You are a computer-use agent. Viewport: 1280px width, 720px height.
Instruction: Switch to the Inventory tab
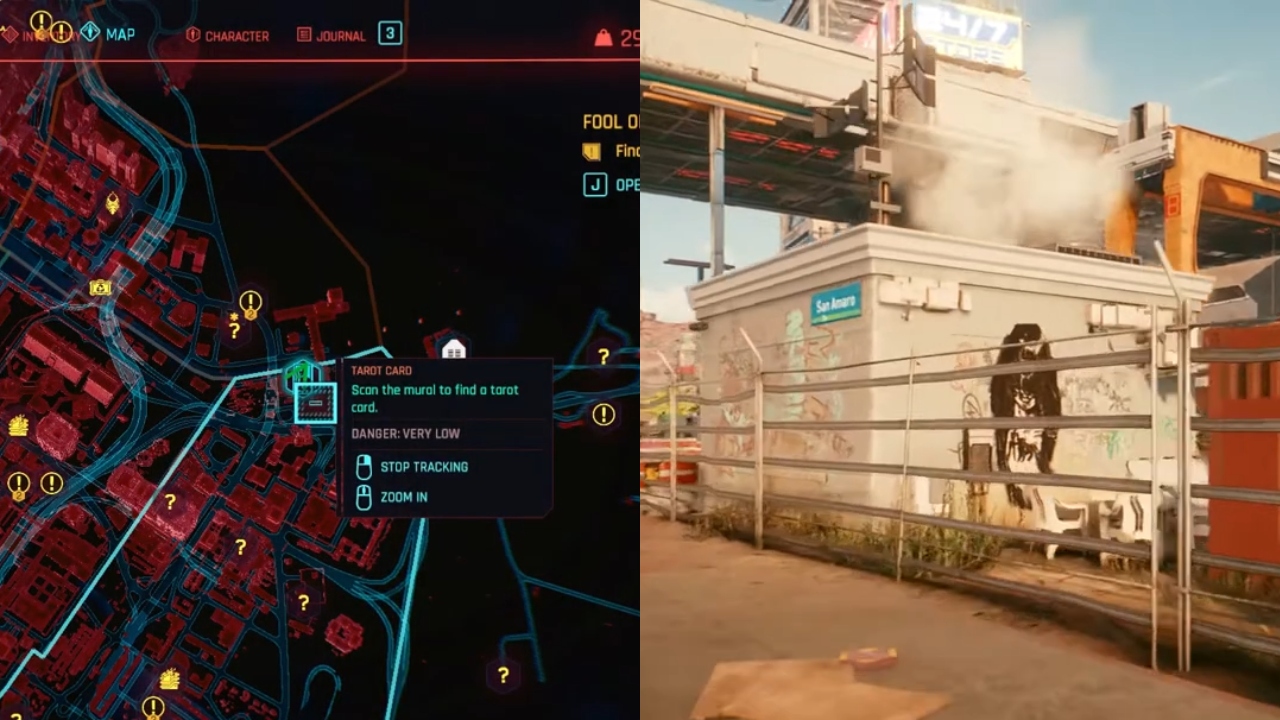[45, 35]
